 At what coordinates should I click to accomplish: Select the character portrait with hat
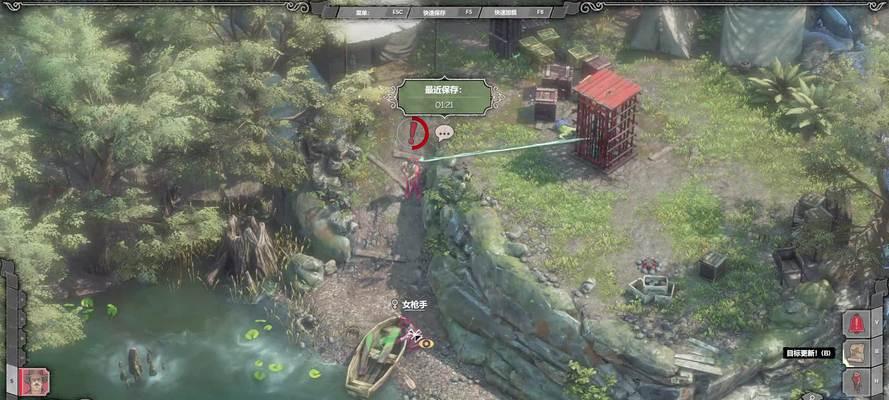point(34,381)
